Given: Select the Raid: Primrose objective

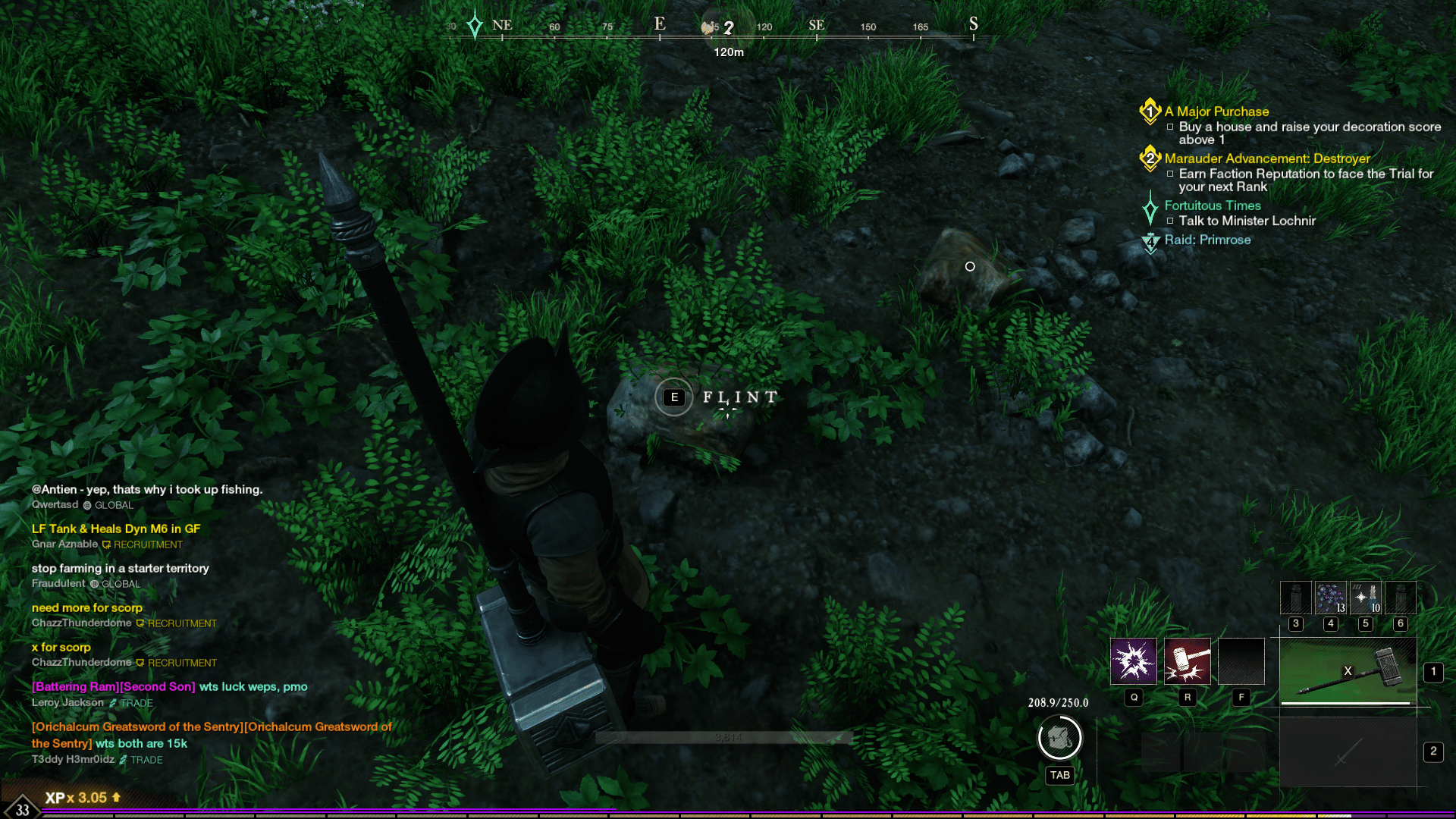Looking at the screenshot, I should 1207,240.
